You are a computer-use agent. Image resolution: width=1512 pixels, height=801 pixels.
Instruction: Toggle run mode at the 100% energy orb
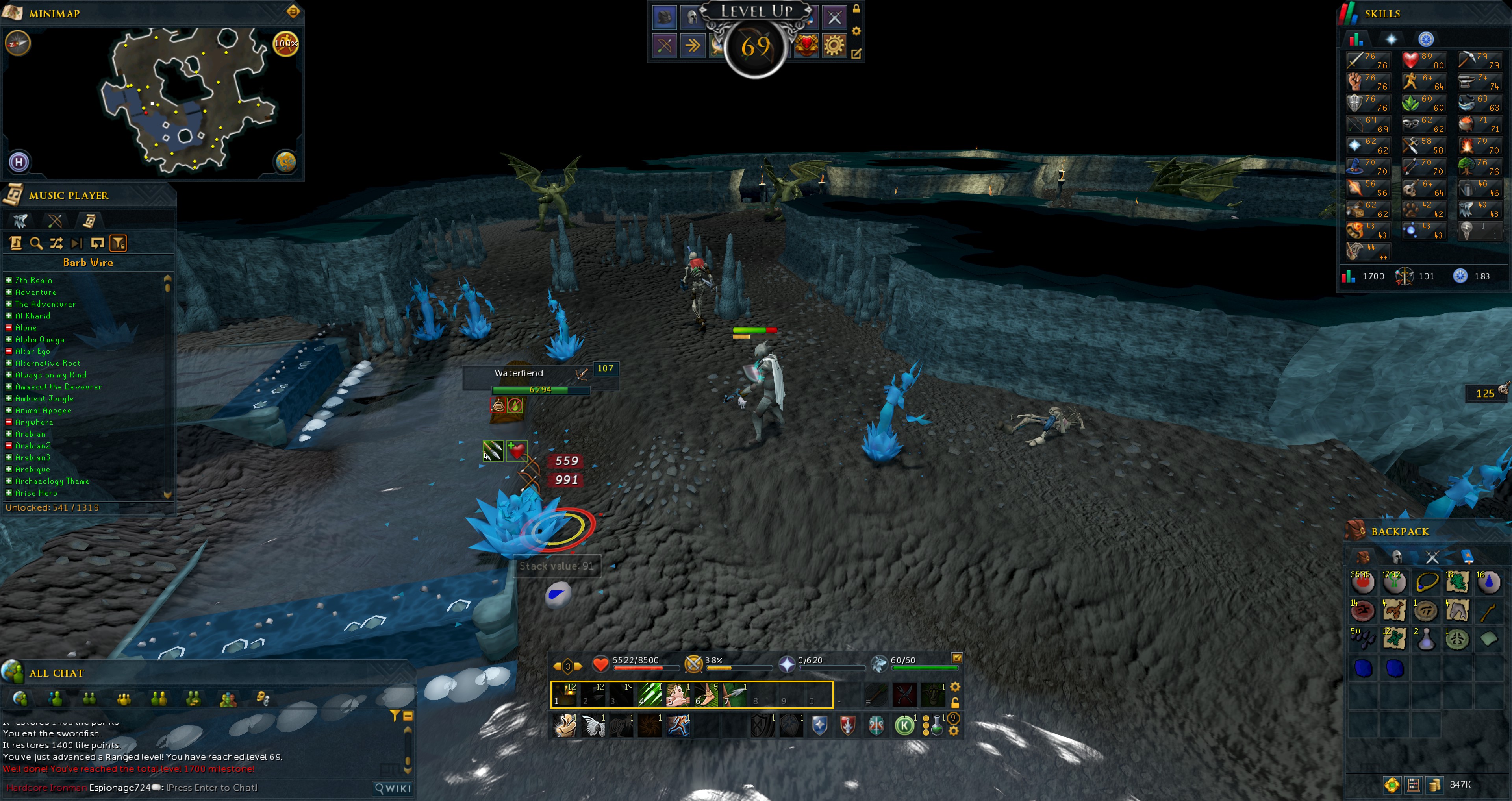point(286,43)
